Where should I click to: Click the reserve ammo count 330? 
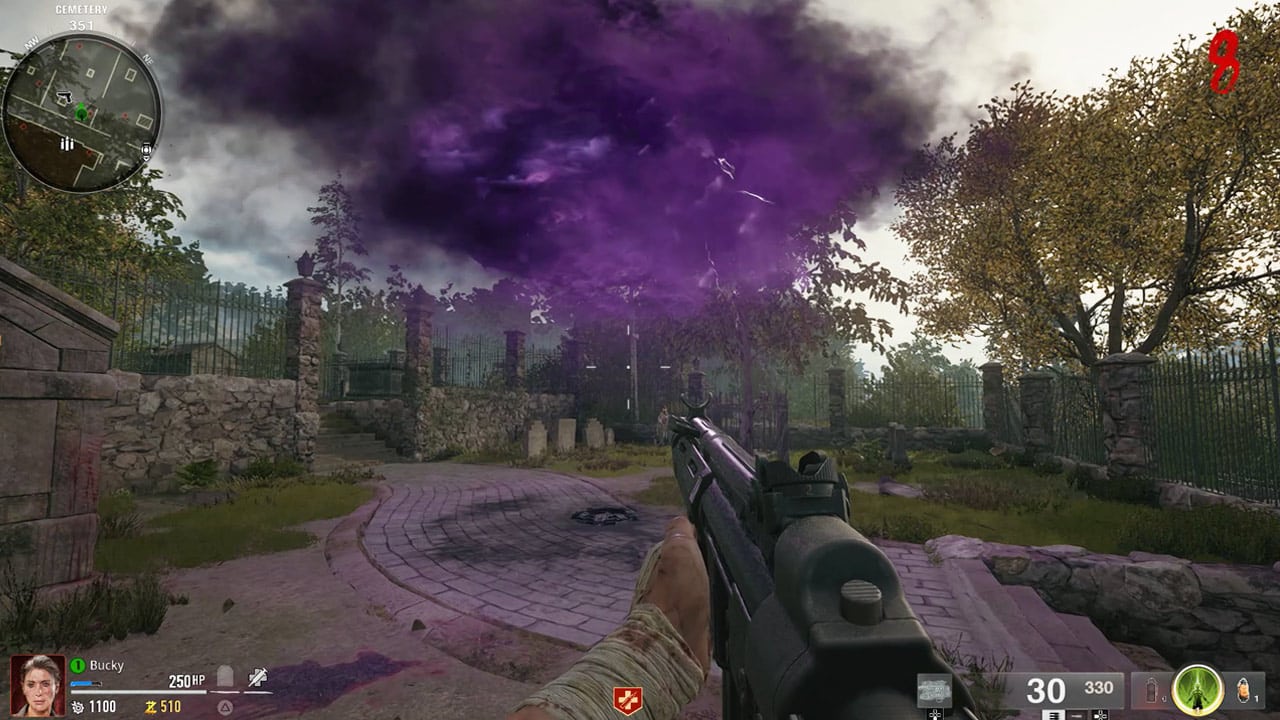pyautogui.click(x=1099, y=688)
